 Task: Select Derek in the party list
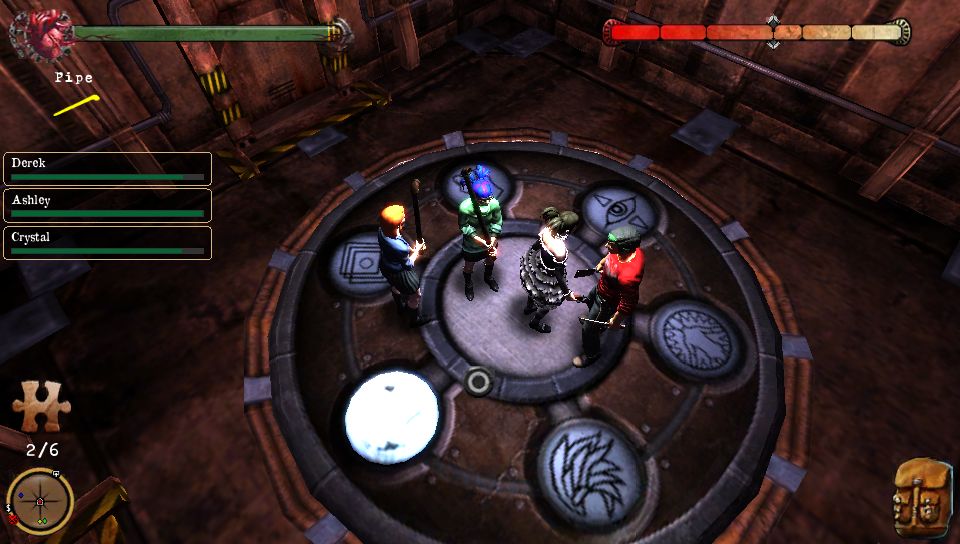click(x=108, y=168)
